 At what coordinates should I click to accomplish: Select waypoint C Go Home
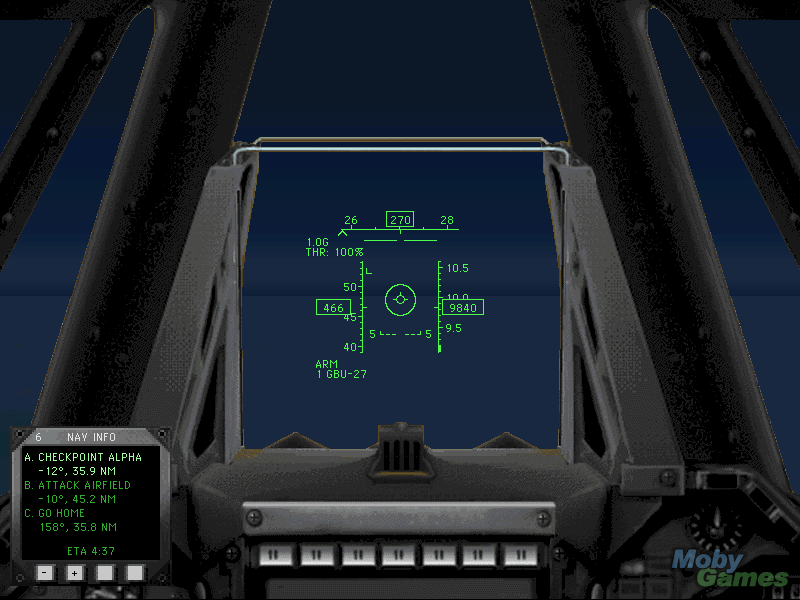point(62,513)
